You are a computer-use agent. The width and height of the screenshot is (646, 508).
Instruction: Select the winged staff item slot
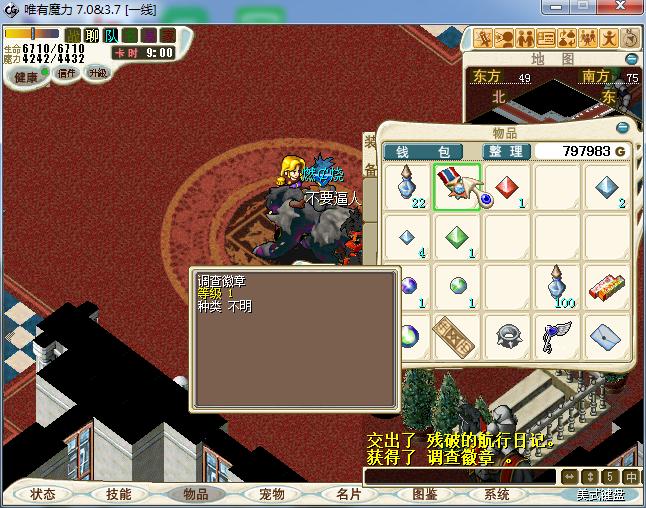coord(557,336)
